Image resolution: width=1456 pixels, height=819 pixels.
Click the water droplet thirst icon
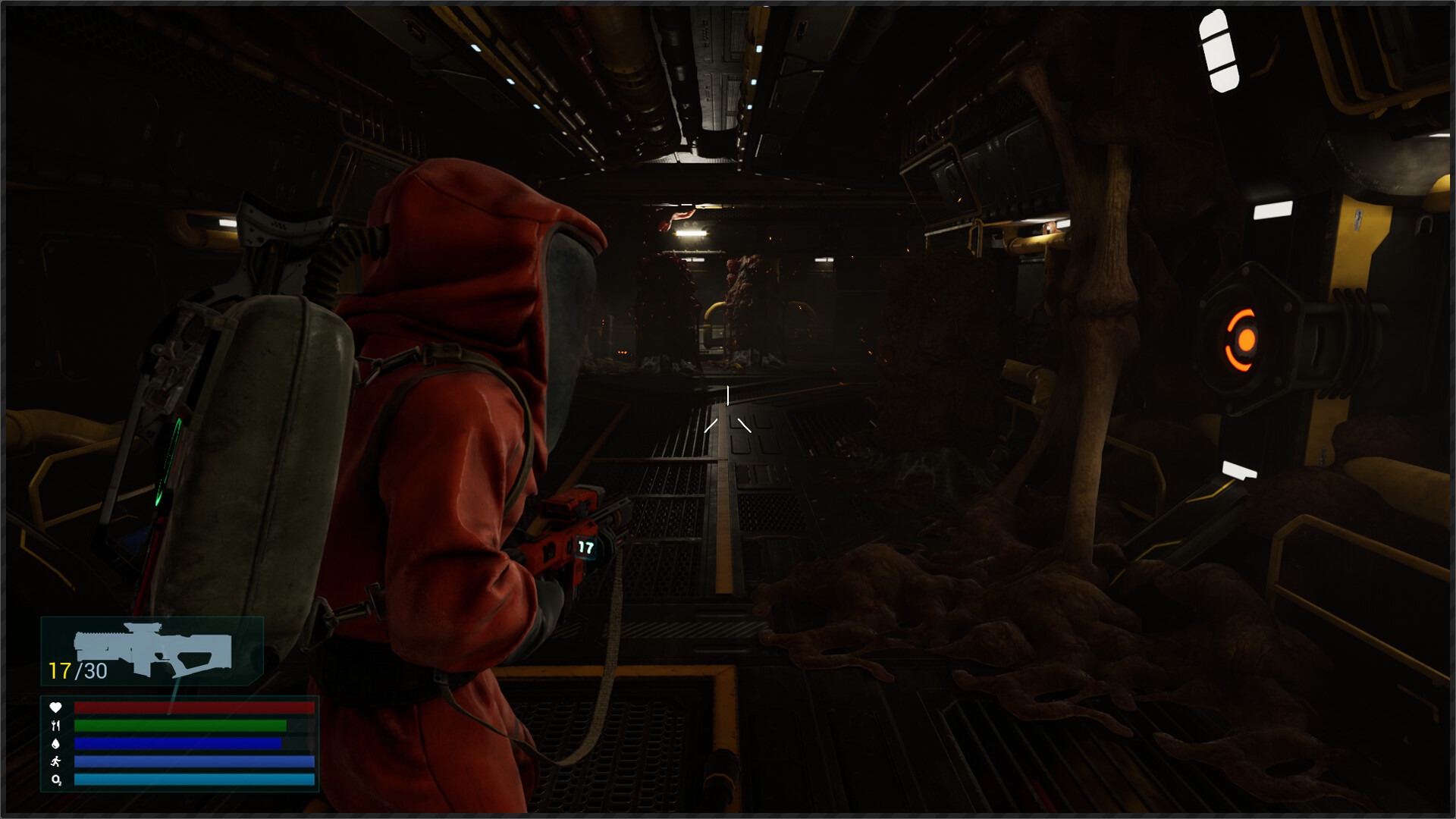pyautogui.click(x=55, y=743)
